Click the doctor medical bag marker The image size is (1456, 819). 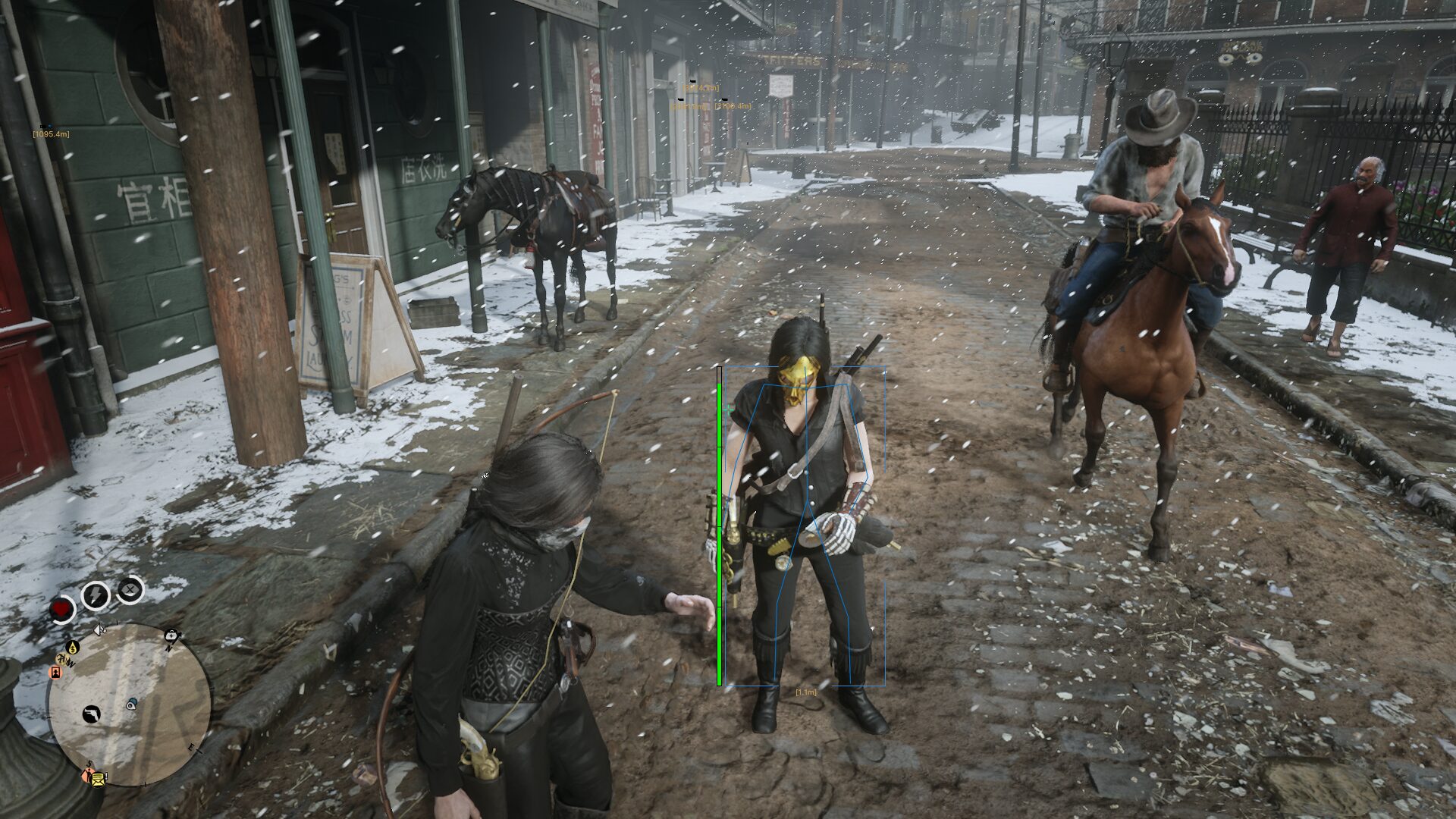172,635
